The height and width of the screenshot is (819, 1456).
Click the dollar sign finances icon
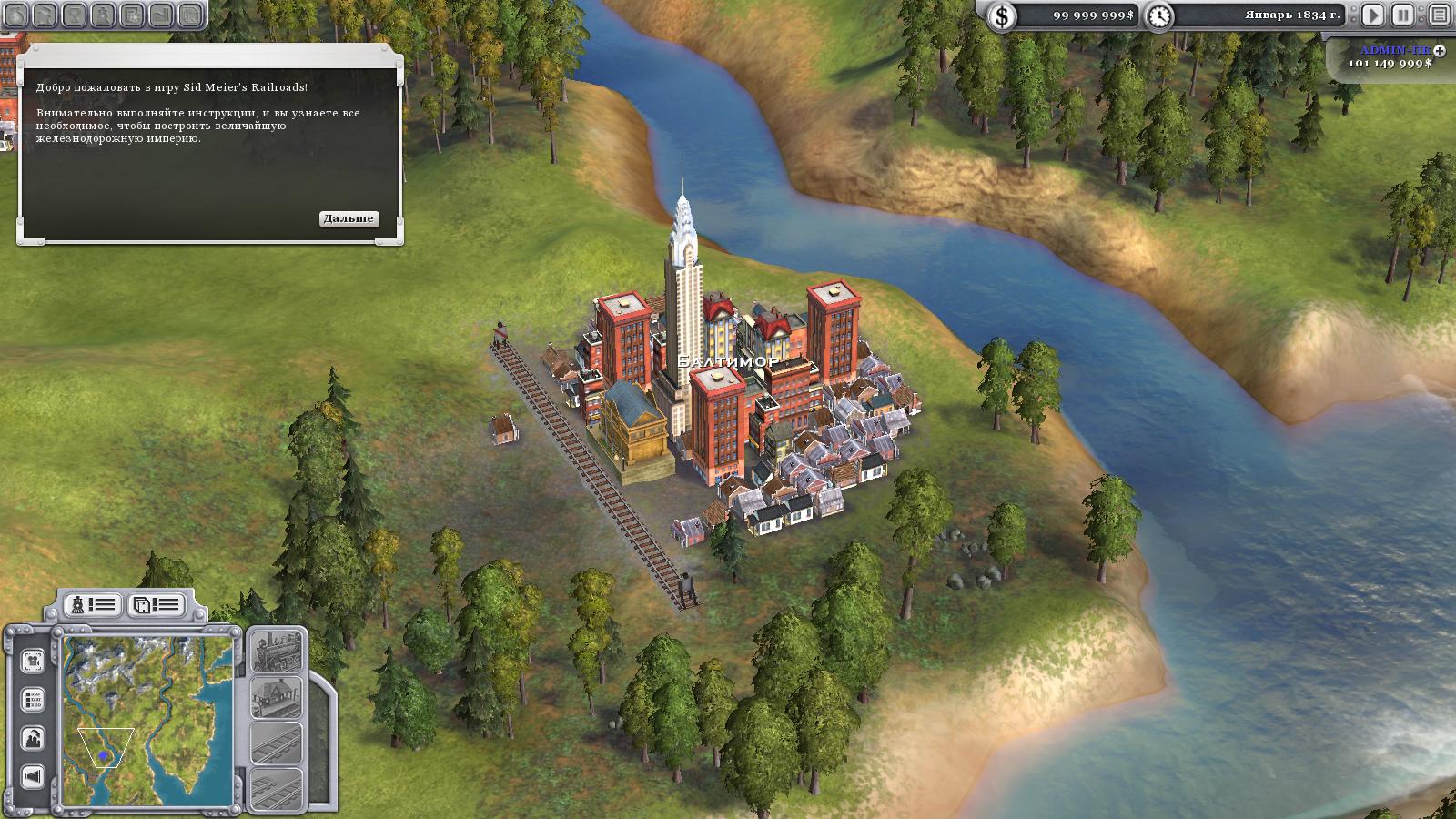(x=1001, y=15)
